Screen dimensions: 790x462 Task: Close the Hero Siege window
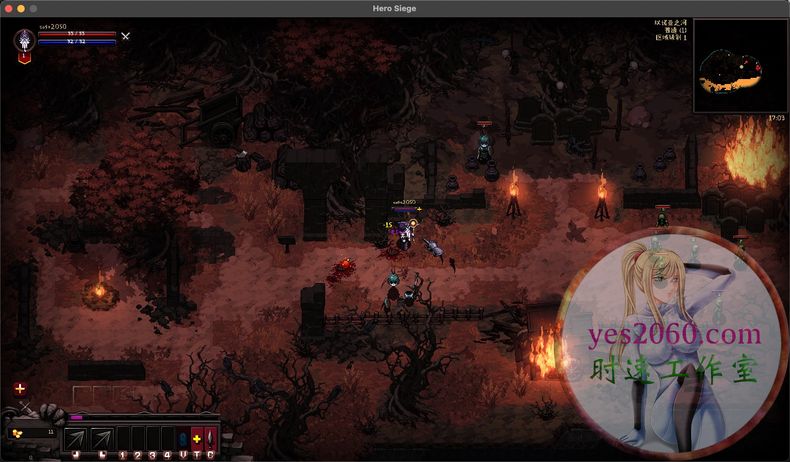click(7, 8)
